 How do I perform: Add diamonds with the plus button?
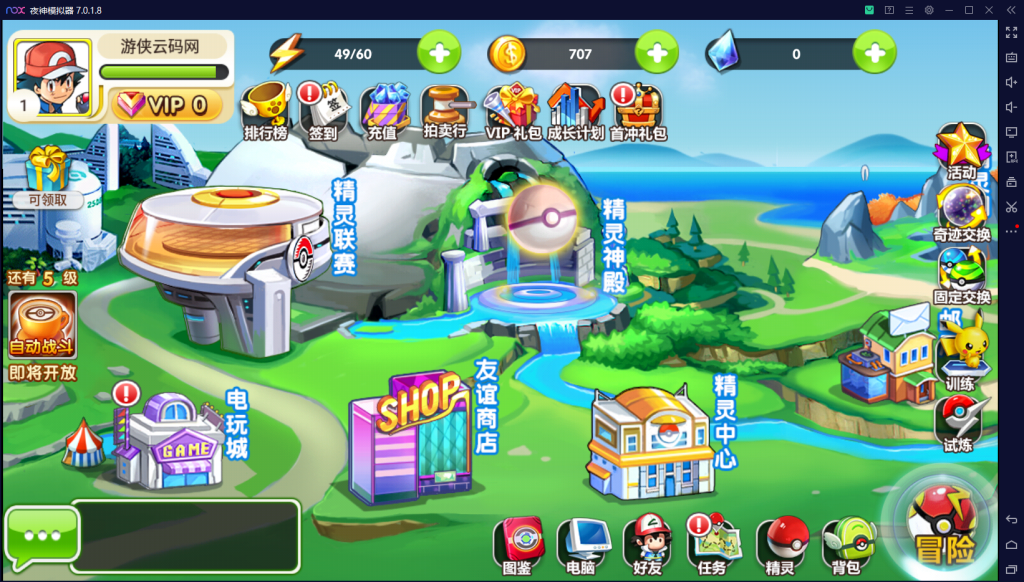[874, 53]
